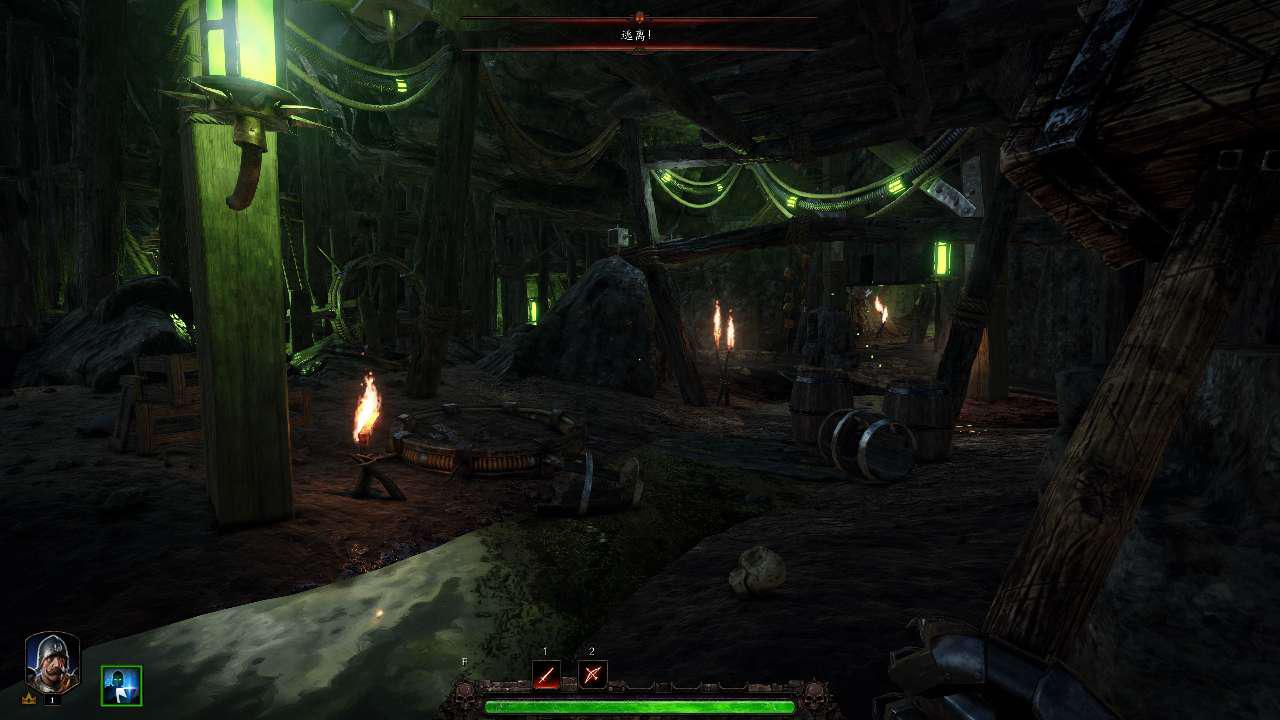Screen dimensions: 1280x720
Task: Select the melee sword weapon slot
Action: click(x=546, y=675)
